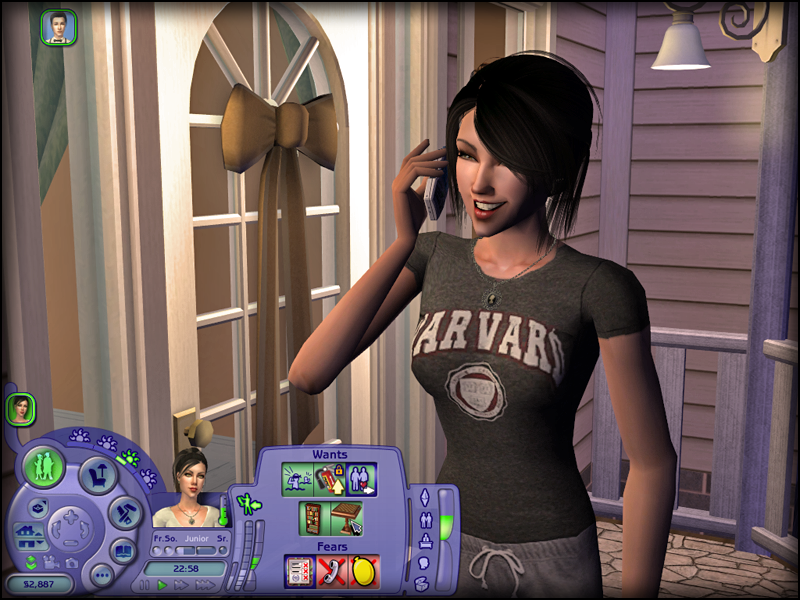Click the play normal speed button
The image size is (800, 600).
pyautogui.click(x=162, y=585)
